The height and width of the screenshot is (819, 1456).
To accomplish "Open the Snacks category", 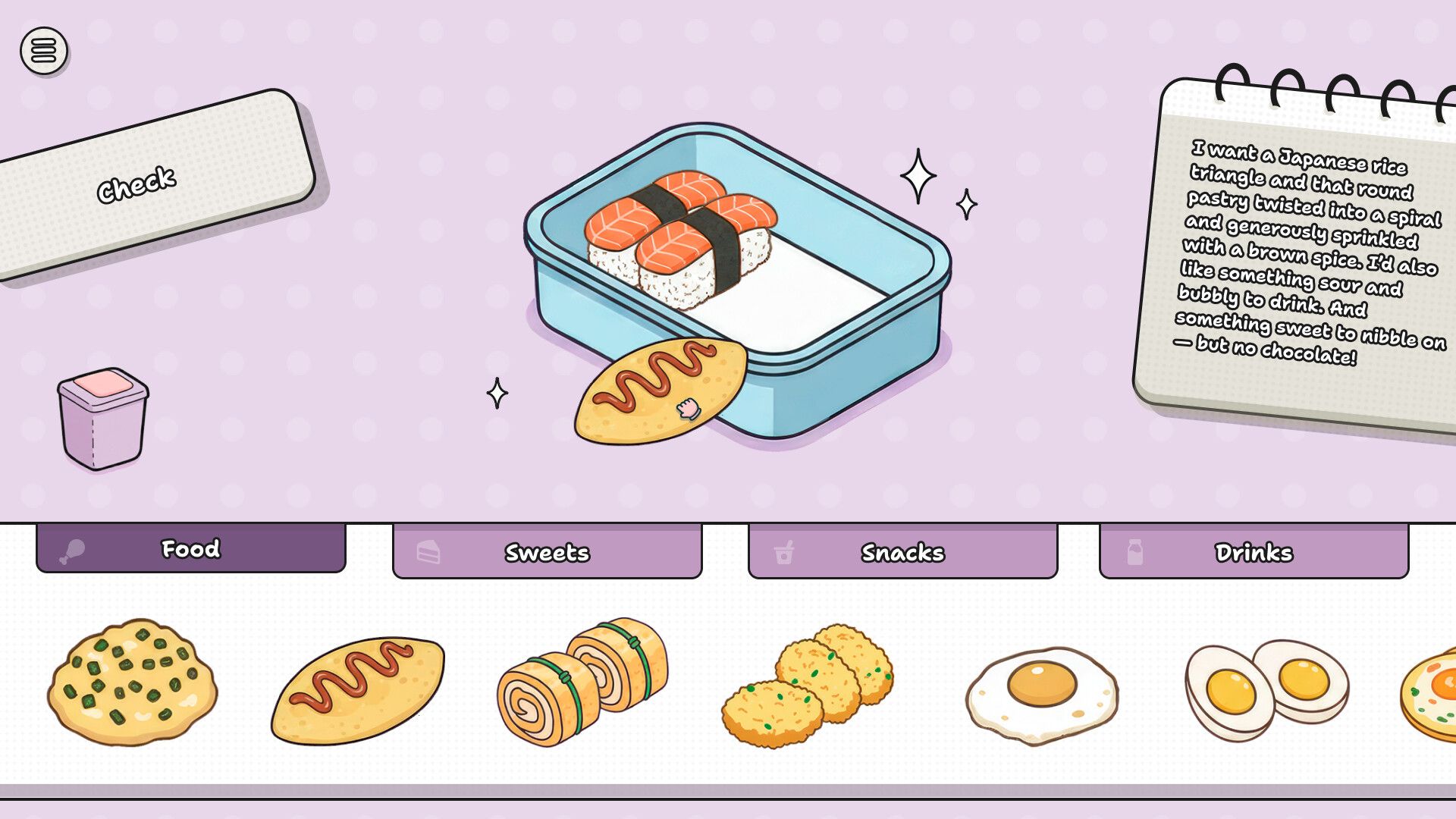I will coord(902,554).
